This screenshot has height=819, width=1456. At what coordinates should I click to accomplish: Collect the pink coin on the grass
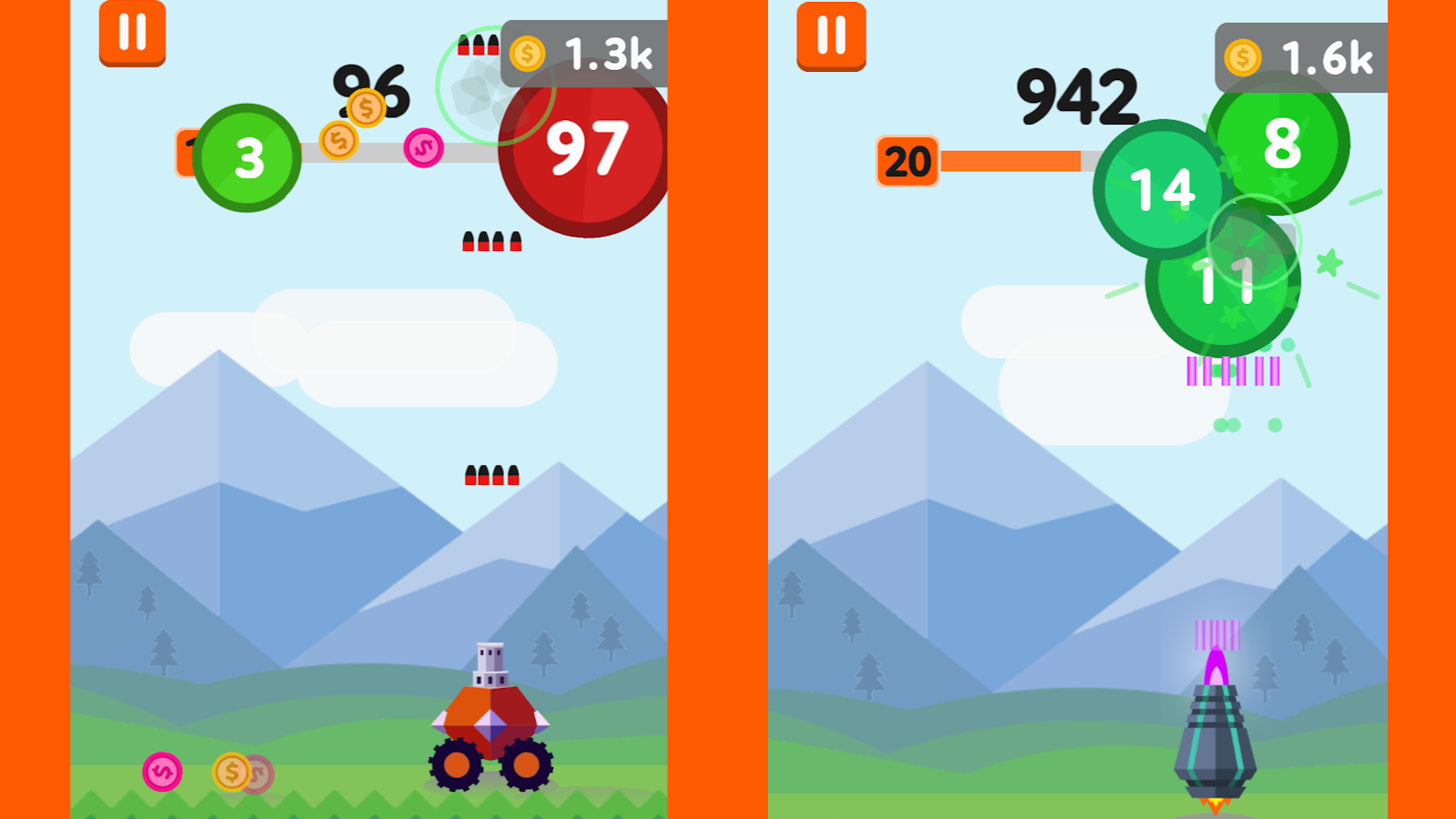pos(162,771)
